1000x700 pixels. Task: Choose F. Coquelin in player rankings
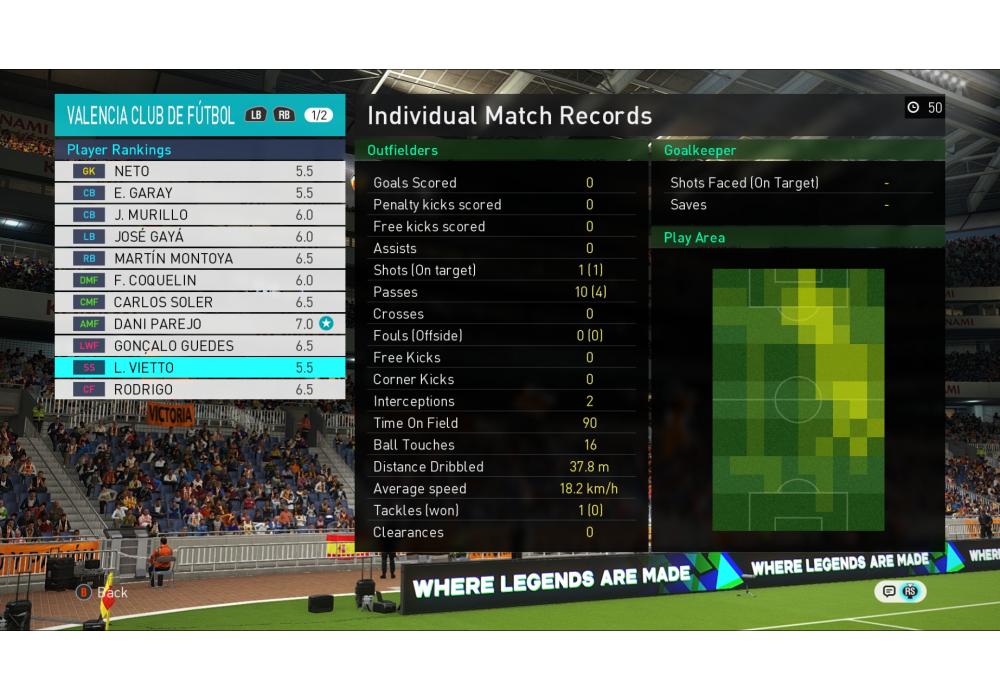pos(200,280)
